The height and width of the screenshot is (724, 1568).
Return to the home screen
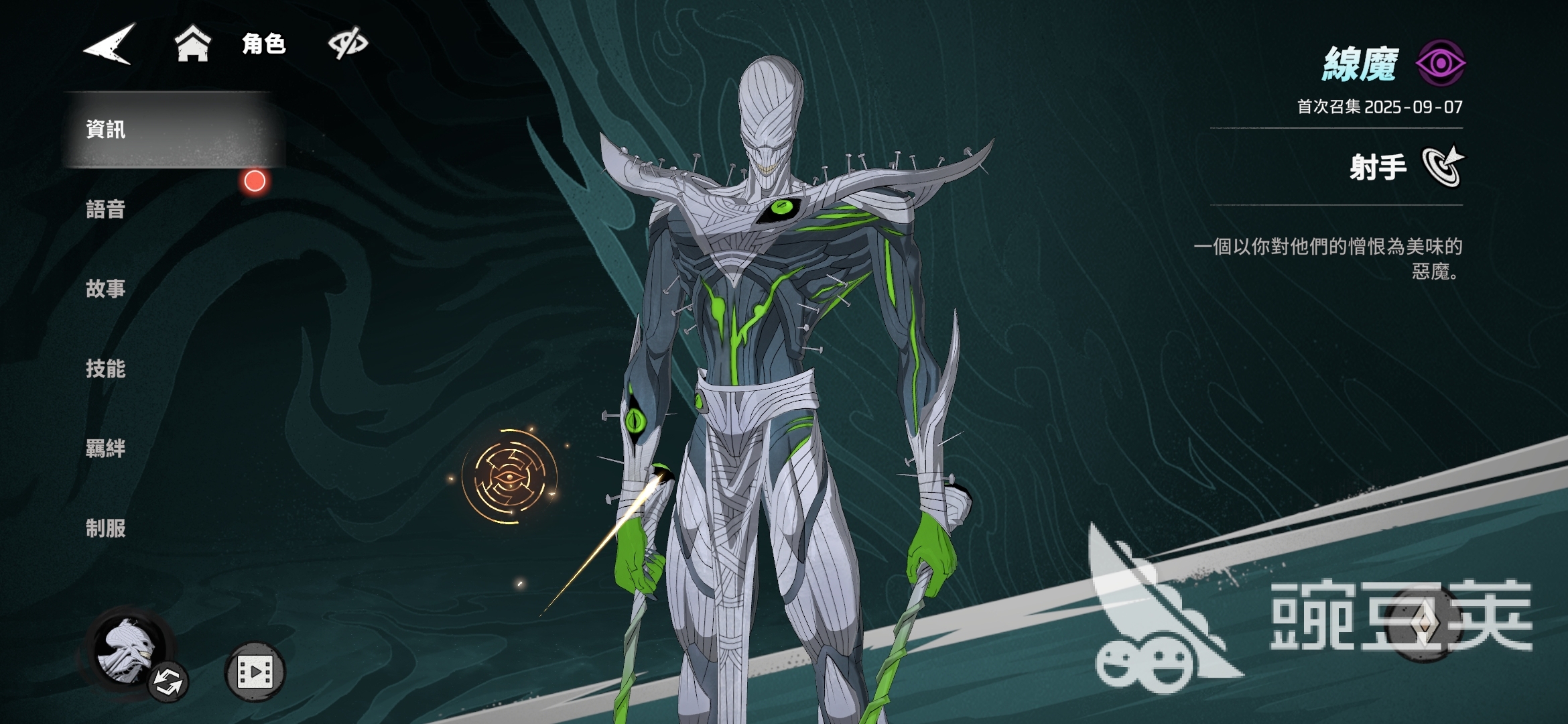point(192,44)
